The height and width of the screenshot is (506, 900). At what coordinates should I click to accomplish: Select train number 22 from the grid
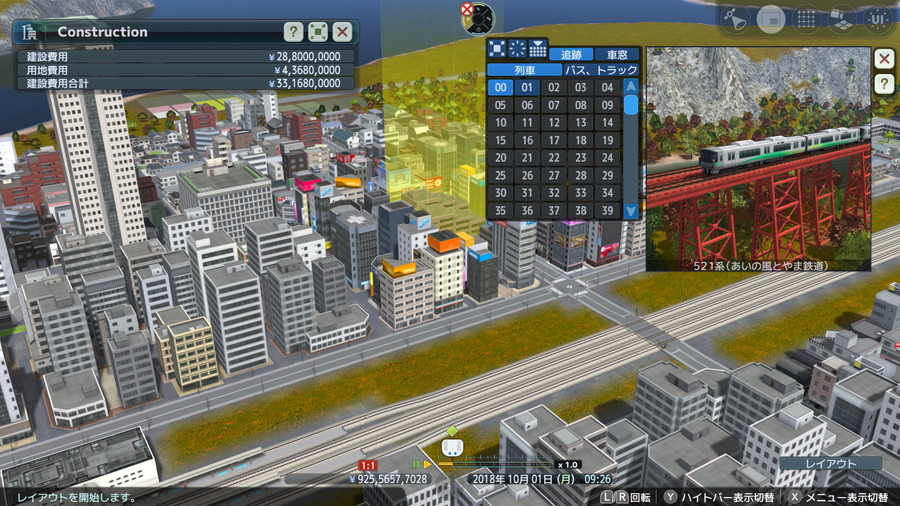pos(553,158)
